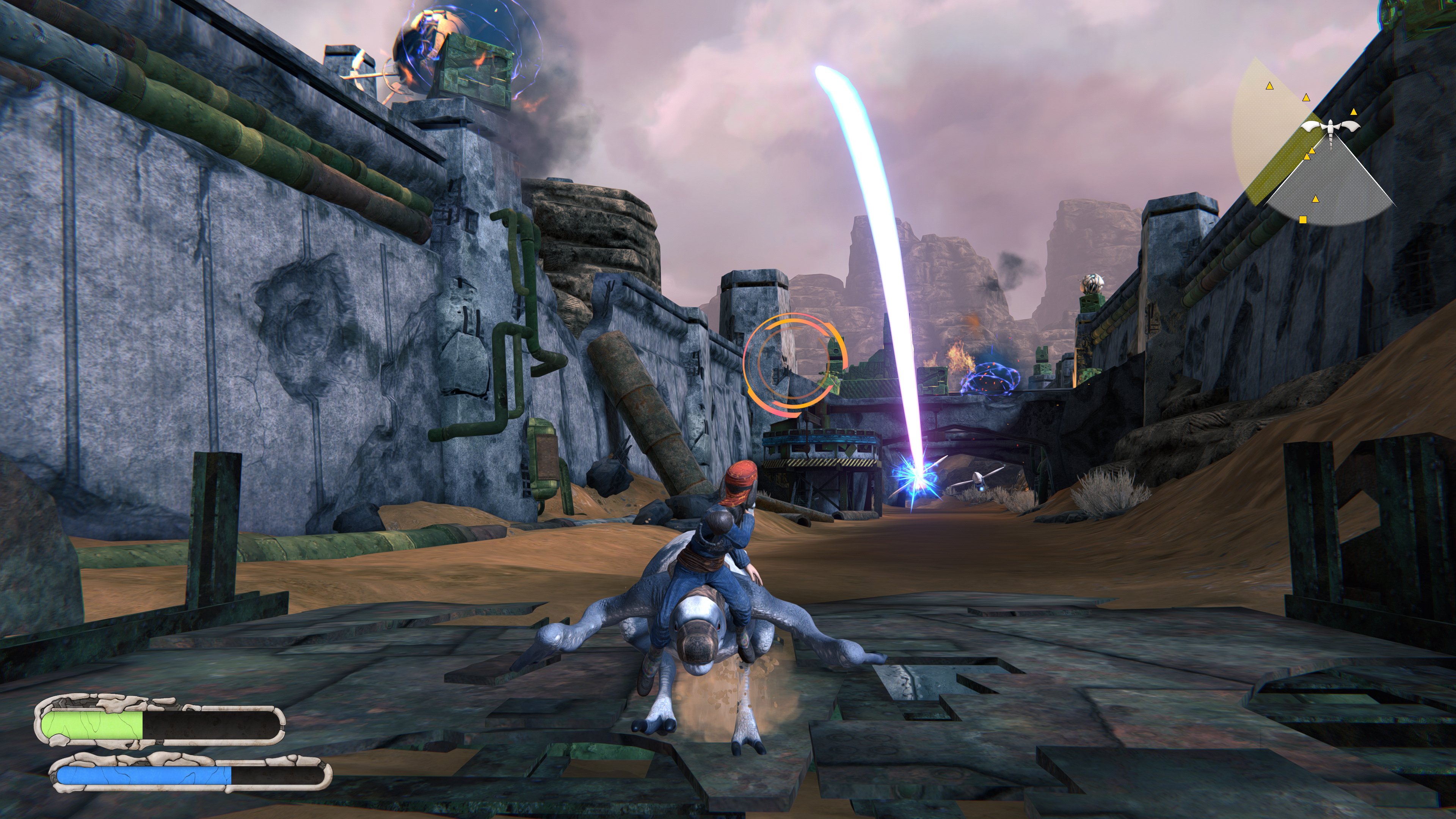Screen dimensions: 1456x819
Task: Click the rightmost triangle marker on the minimap
Action: pos(1354,112)
